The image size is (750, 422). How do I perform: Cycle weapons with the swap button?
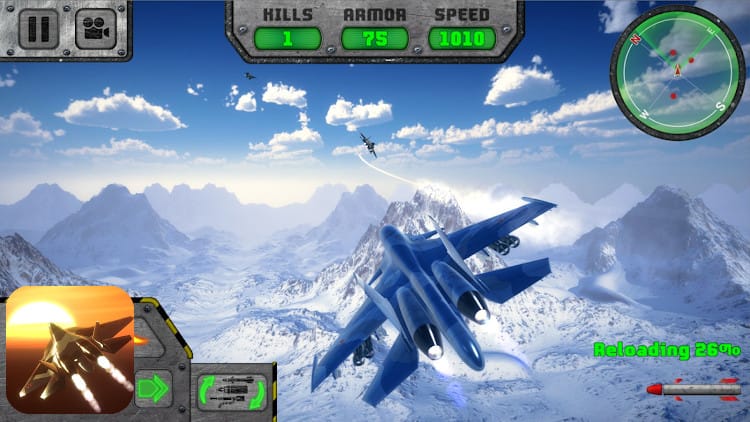click(233, 391)
